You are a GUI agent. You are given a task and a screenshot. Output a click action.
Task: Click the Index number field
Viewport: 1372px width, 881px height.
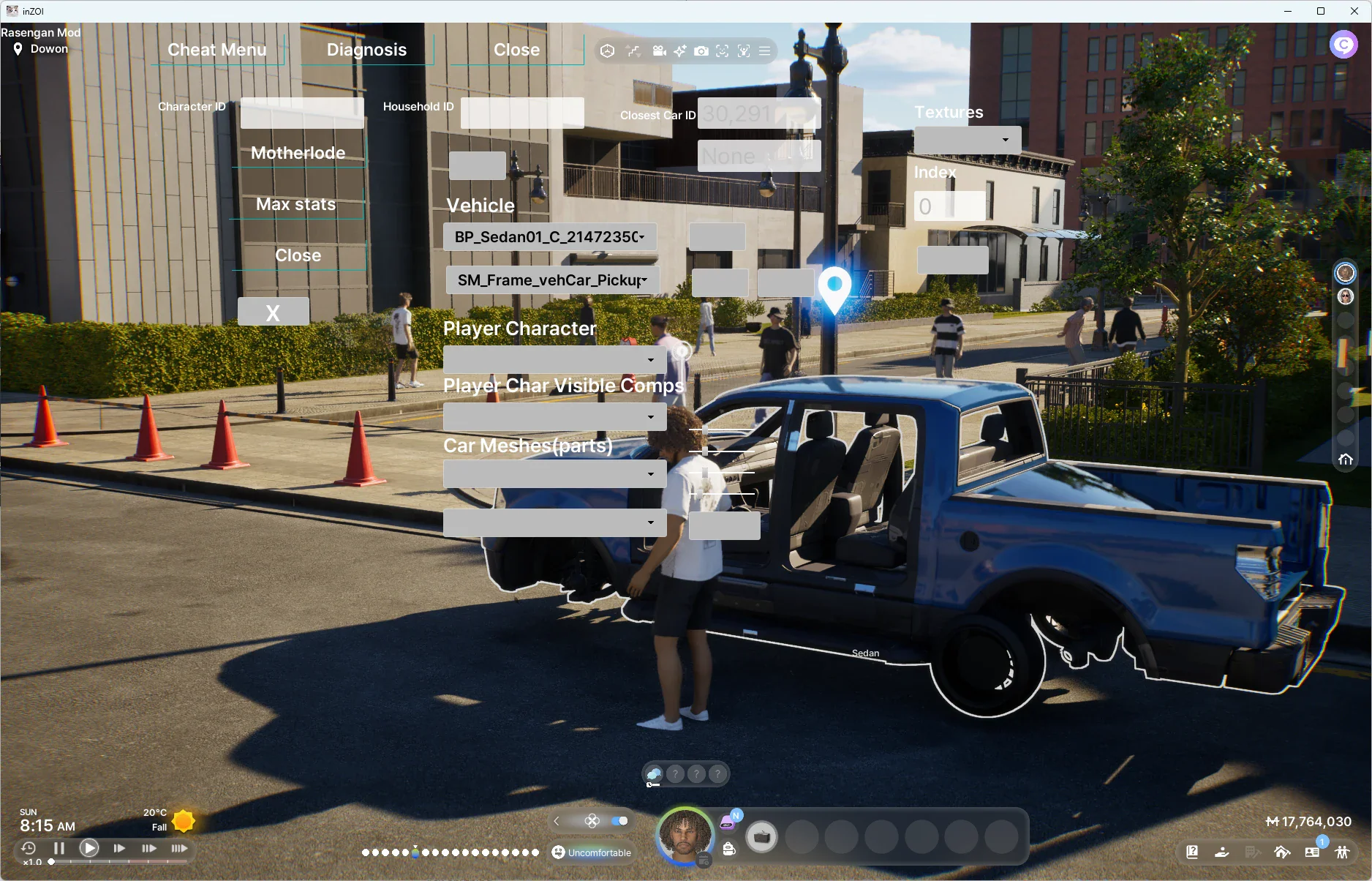click(949, 206)
